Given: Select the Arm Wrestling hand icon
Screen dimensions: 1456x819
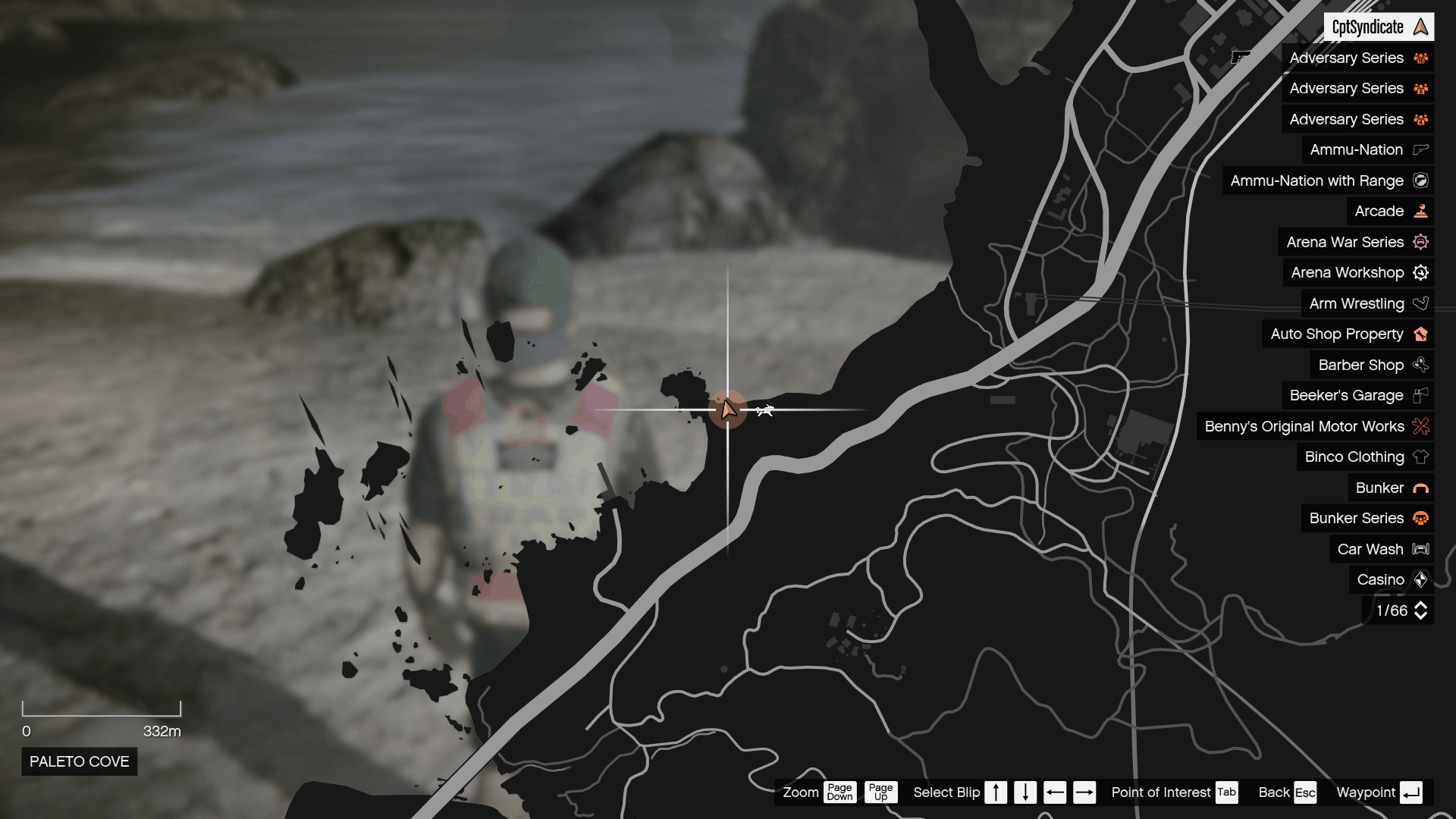Looking at the screenshot, I should (x=1421, y=303).
